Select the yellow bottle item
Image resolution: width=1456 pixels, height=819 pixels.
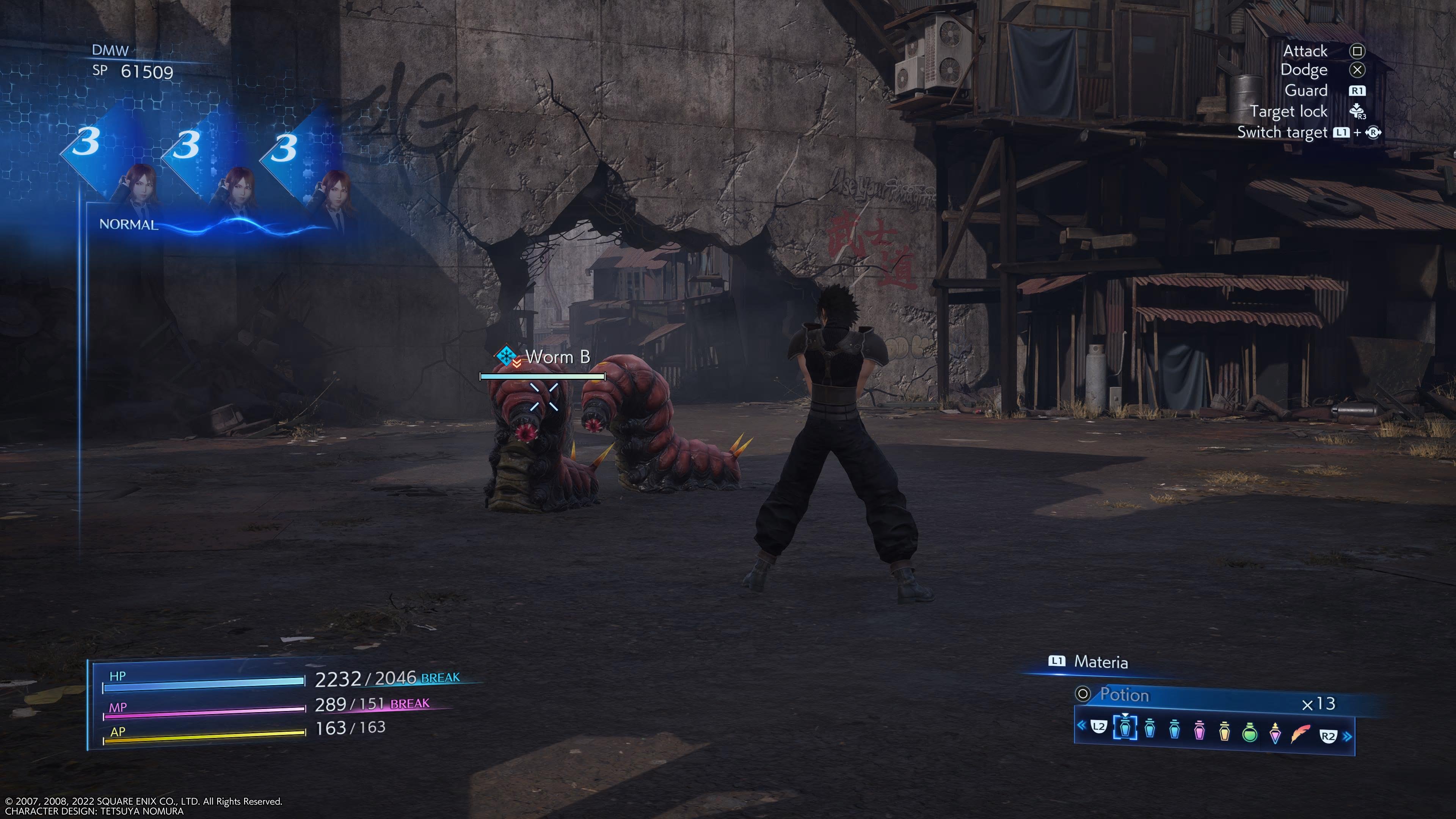tap(1224, 731)
